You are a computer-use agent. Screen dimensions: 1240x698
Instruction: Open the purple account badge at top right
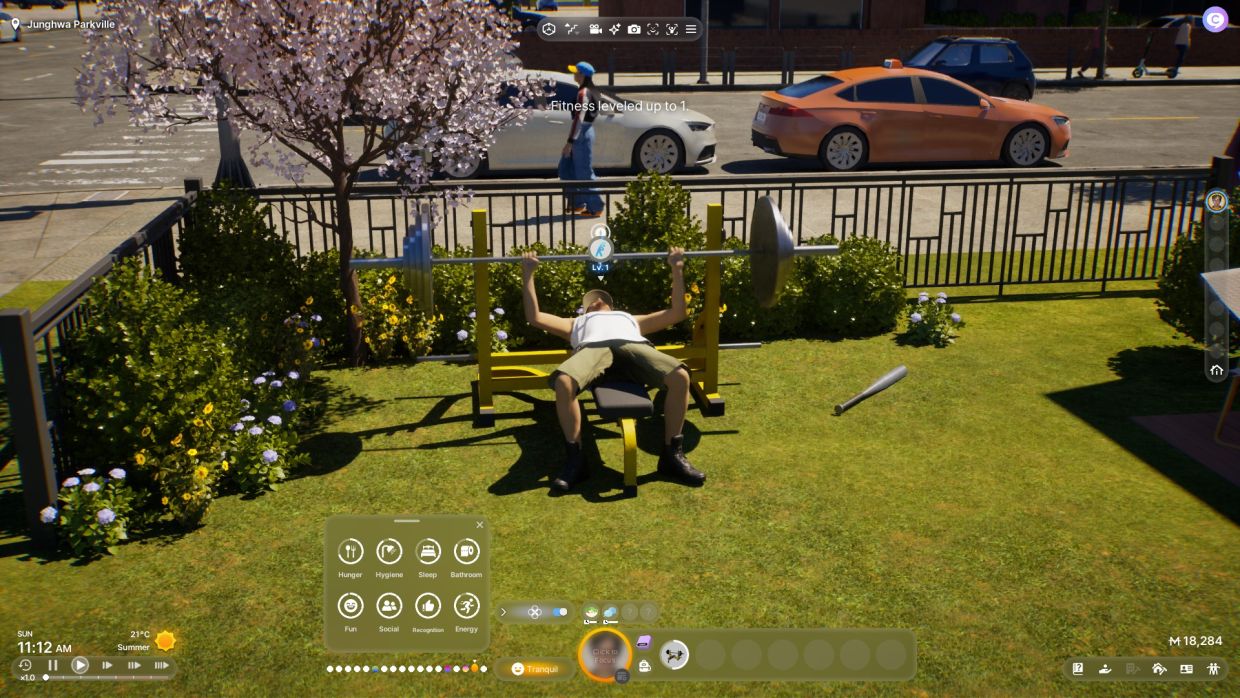point(1215,19)
